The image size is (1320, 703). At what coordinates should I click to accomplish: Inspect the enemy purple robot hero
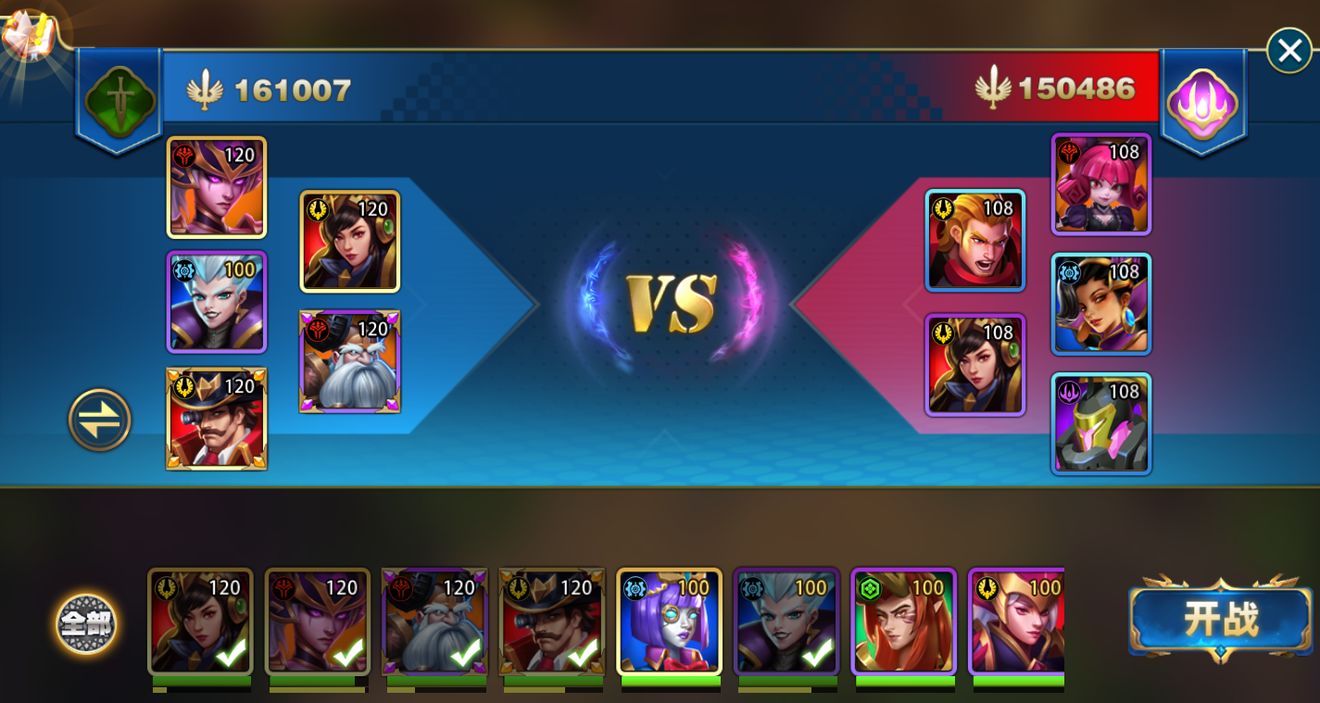pos(1101,423)
